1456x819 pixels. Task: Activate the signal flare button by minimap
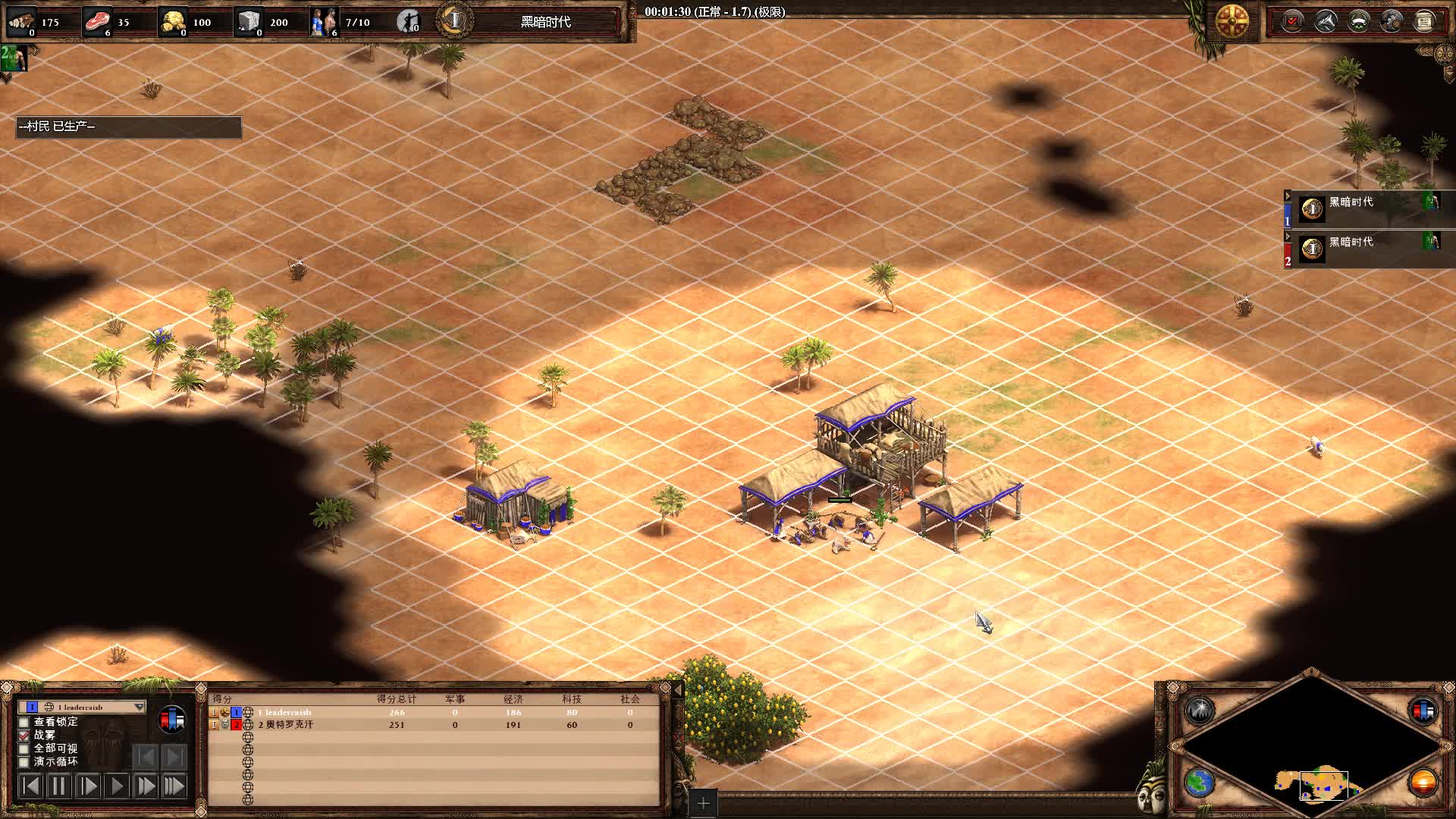(1200, 711)
